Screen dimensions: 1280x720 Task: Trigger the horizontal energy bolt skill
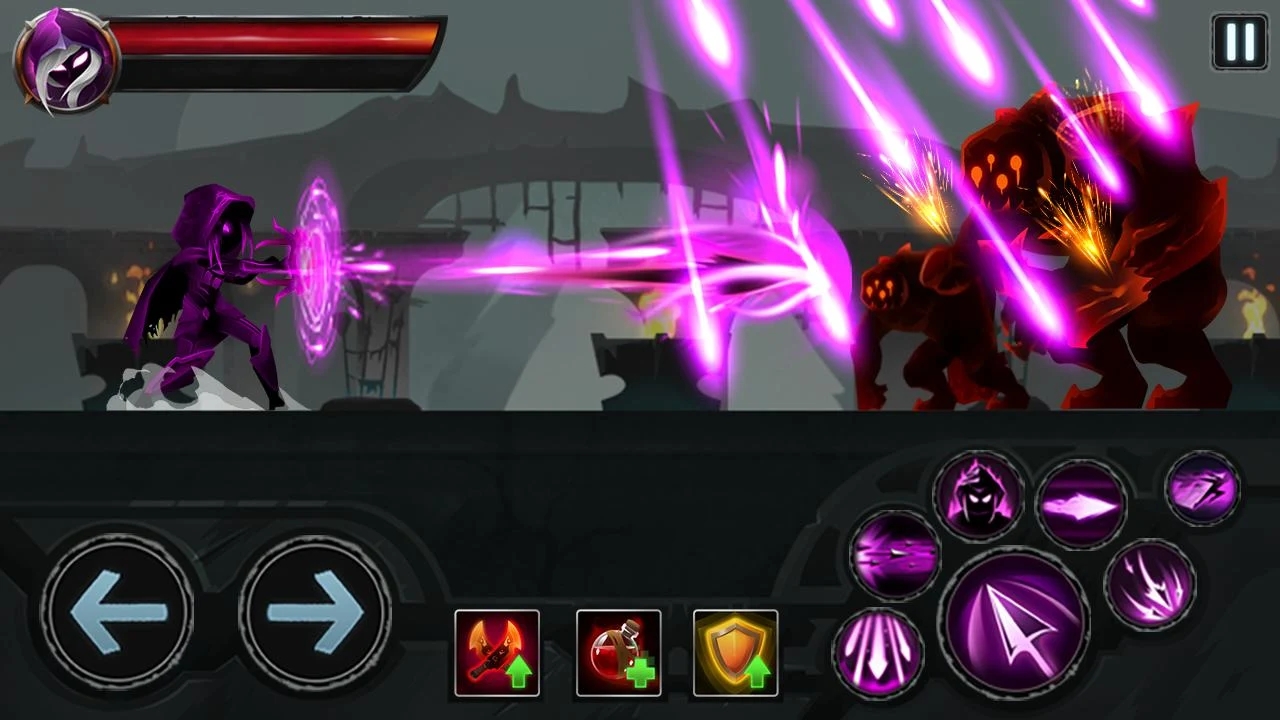tap(1080, 505)
